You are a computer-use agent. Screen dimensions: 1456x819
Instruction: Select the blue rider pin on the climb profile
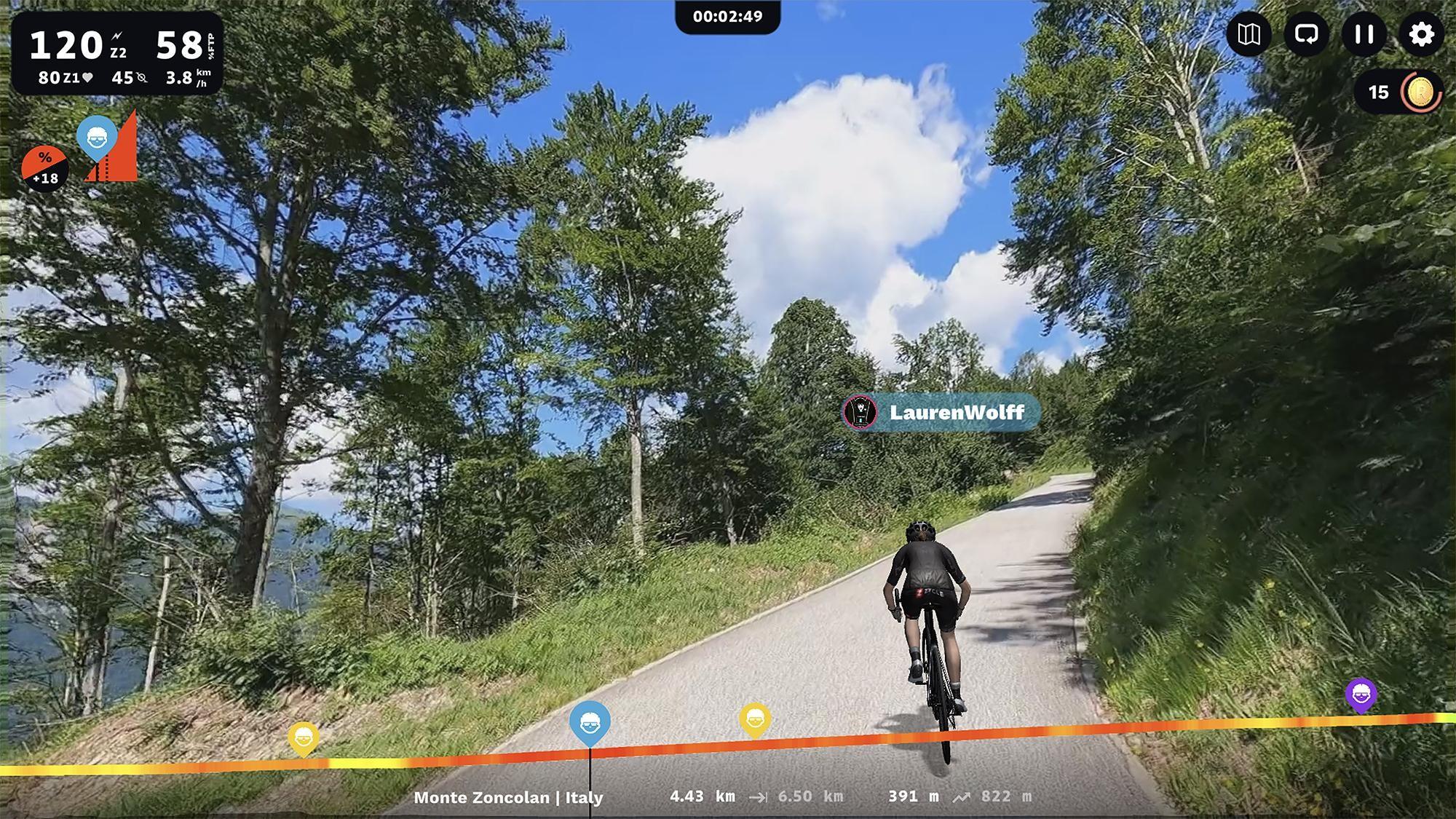point(98,141)
